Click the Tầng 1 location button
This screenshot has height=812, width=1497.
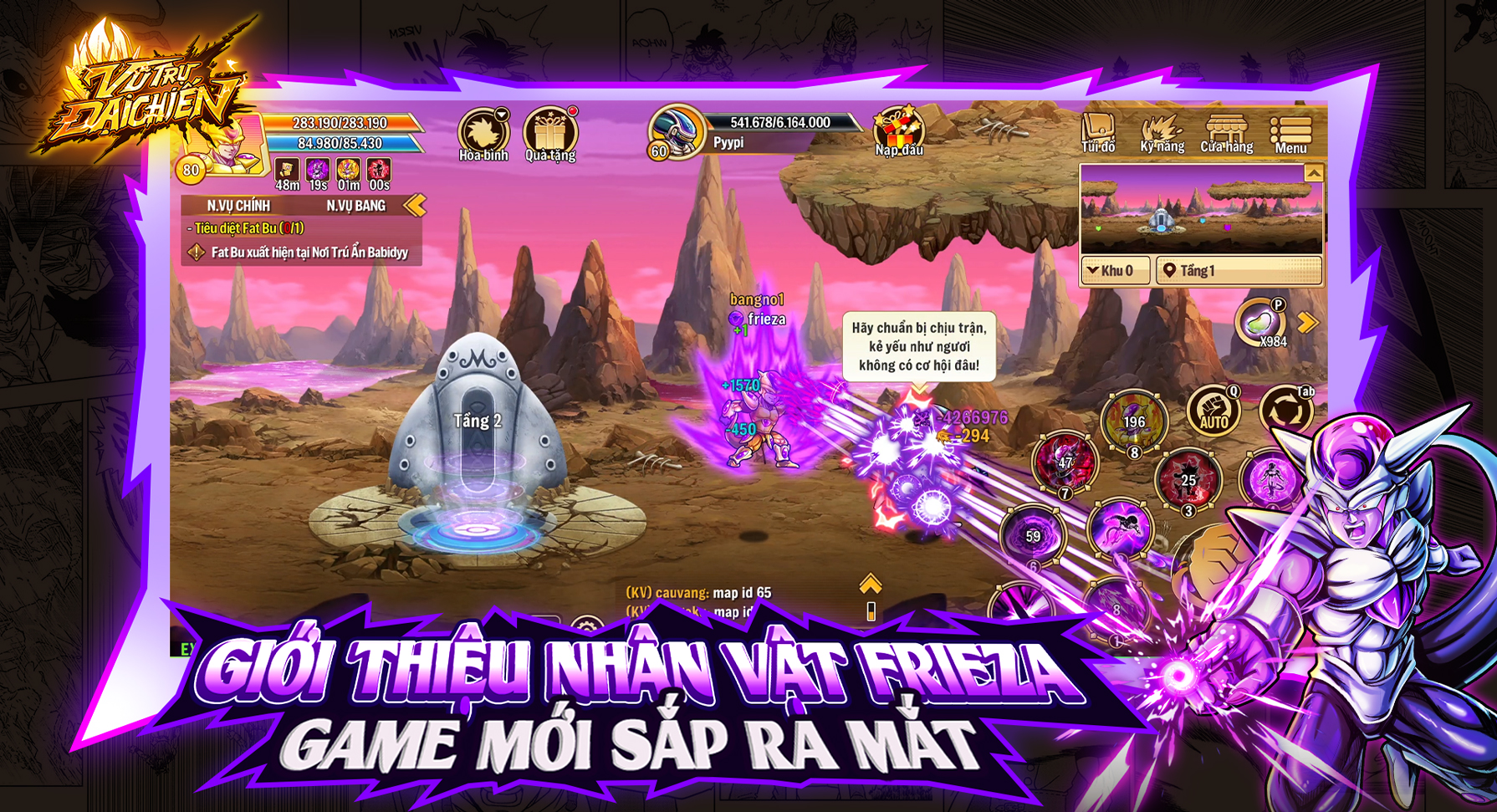(x=1236, y=271)
